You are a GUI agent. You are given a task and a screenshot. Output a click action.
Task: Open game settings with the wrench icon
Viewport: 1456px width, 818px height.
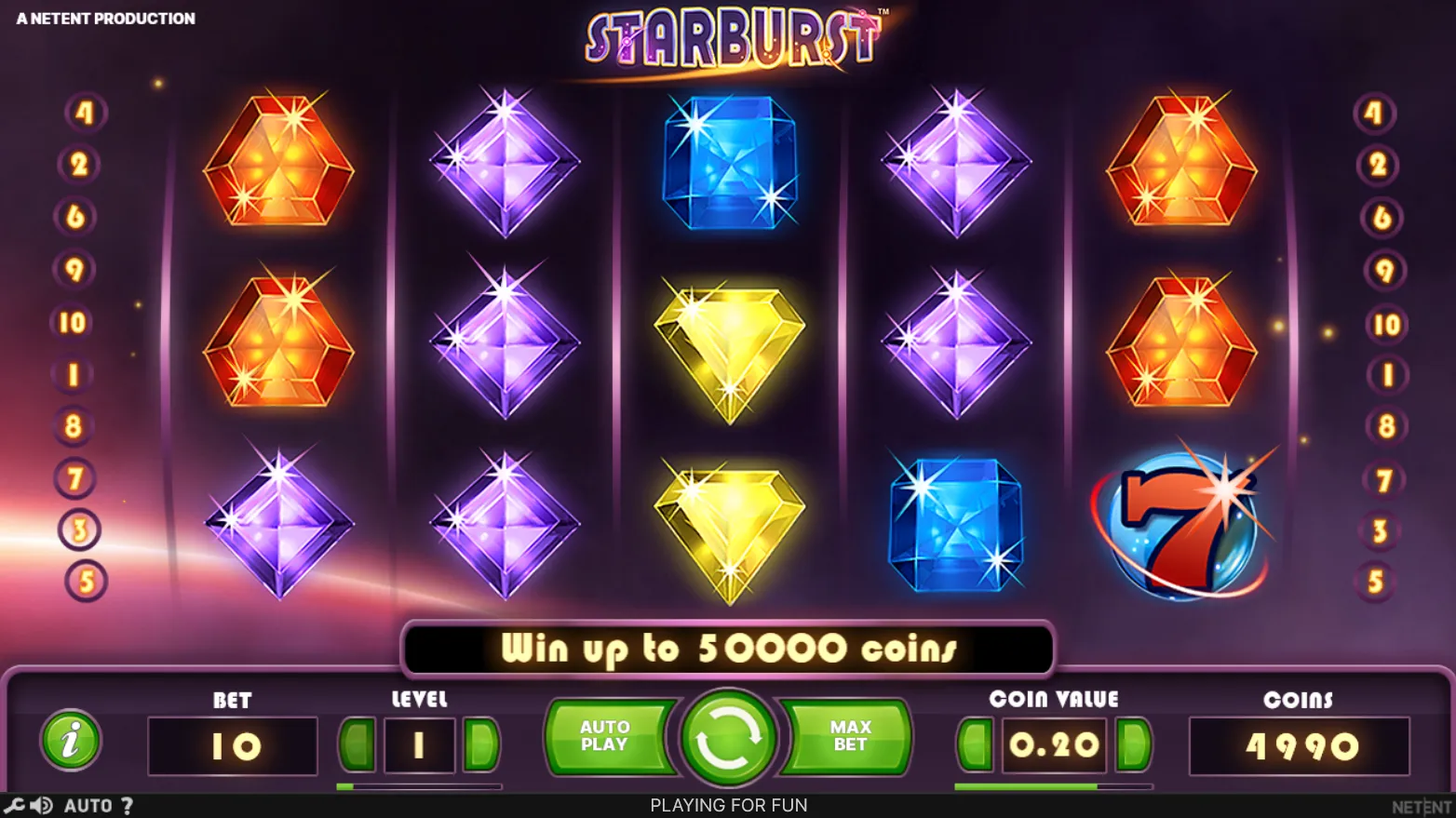13,805
